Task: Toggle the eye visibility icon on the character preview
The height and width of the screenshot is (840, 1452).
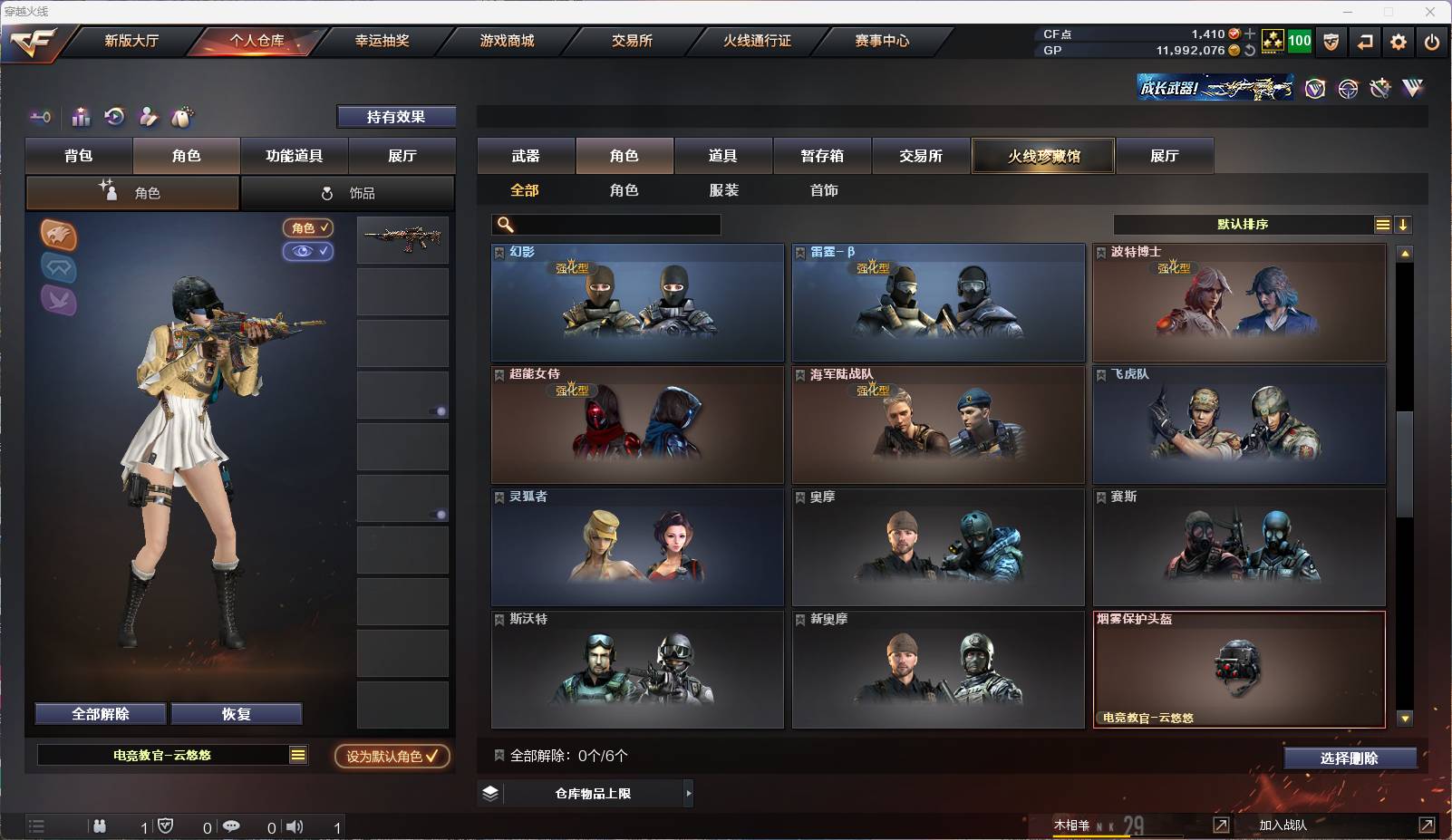Action: (x=309, y=252)
